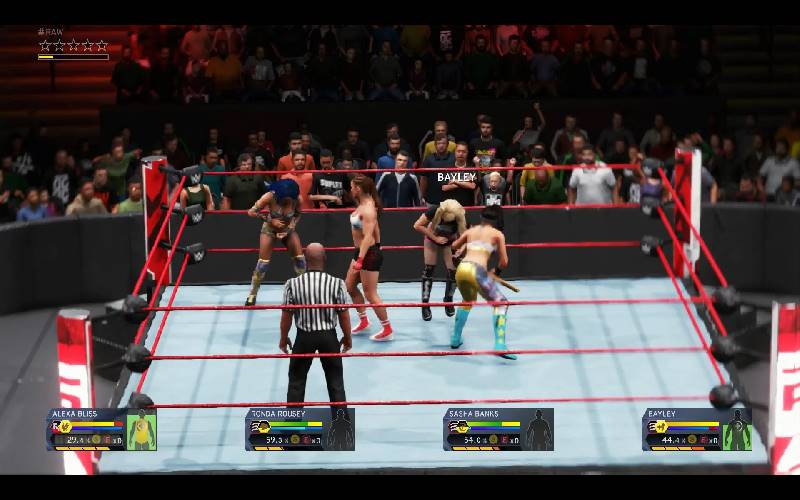800x500 pixels.
Task: Select Ronda Rousey's wrestler status panel
Action: point(300,429)
